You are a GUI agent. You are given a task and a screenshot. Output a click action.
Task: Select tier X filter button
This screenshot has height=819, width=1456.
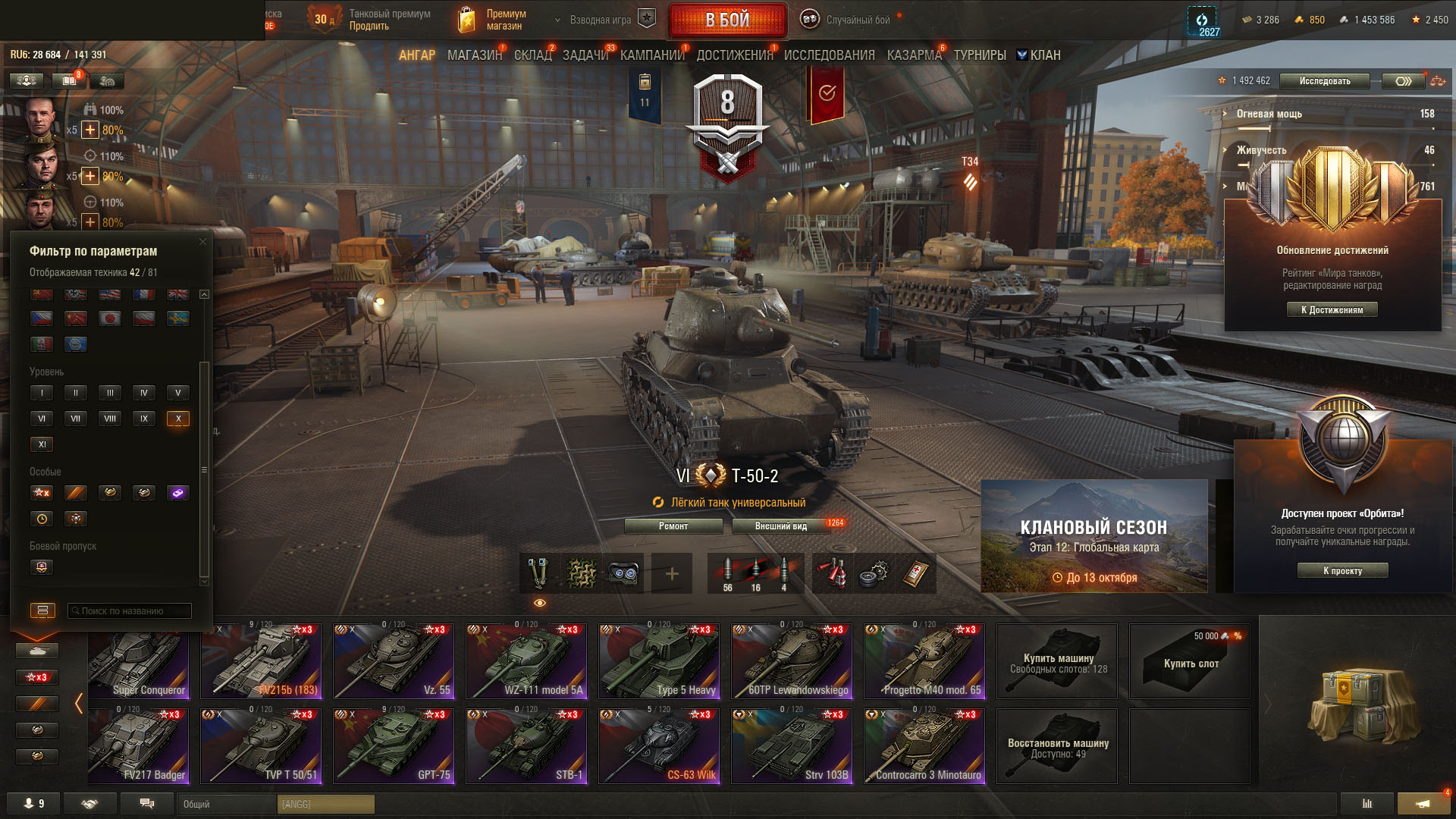point(178,419)
